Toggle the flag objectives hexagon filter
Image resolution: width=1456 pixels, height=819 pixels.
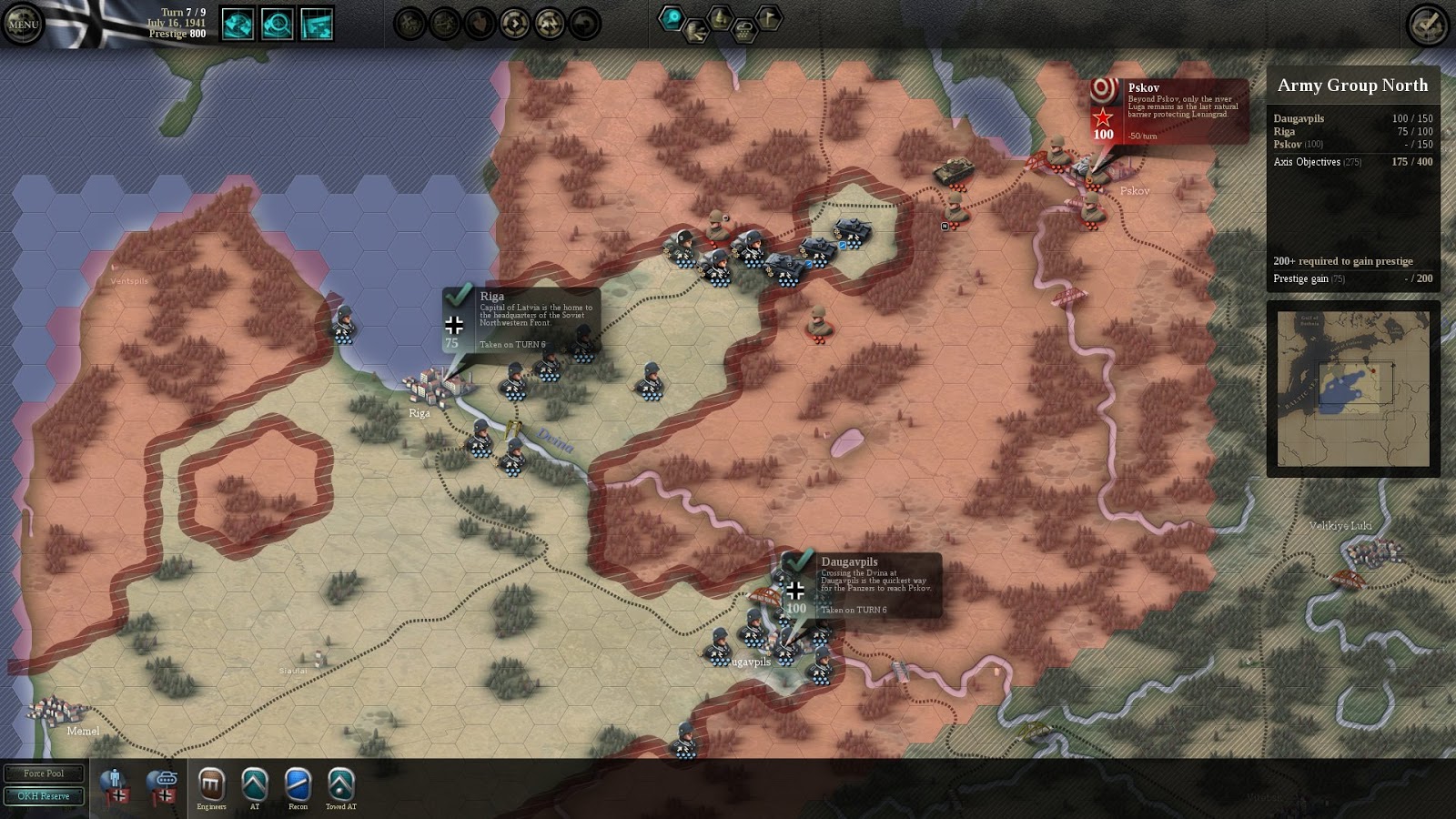point(769,17)
